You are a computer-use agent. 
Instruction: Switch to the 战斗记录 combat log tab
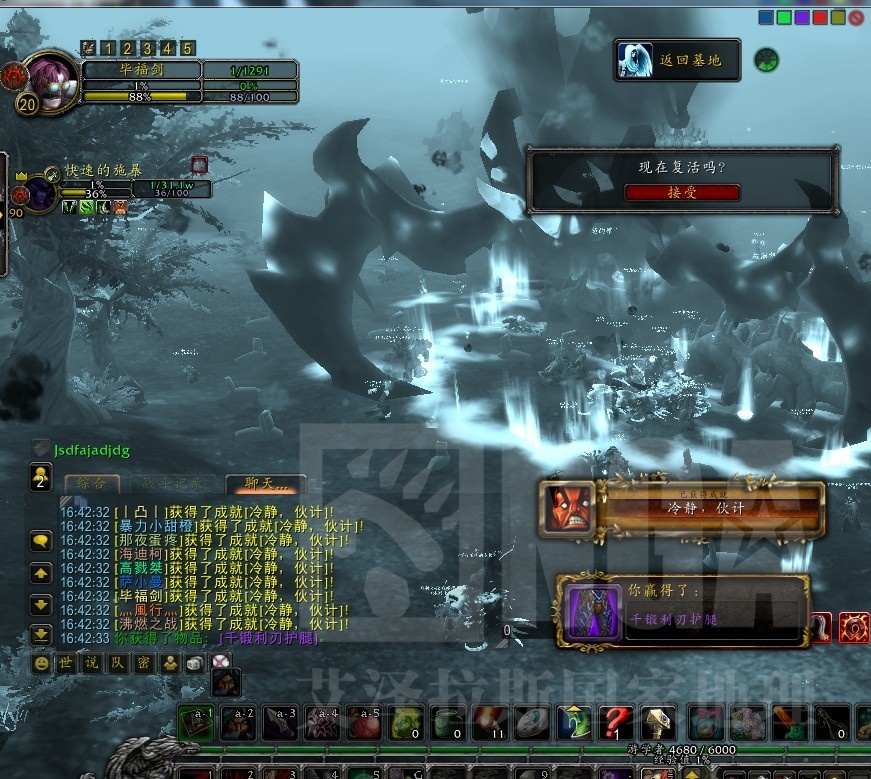(x=175, y=483)
